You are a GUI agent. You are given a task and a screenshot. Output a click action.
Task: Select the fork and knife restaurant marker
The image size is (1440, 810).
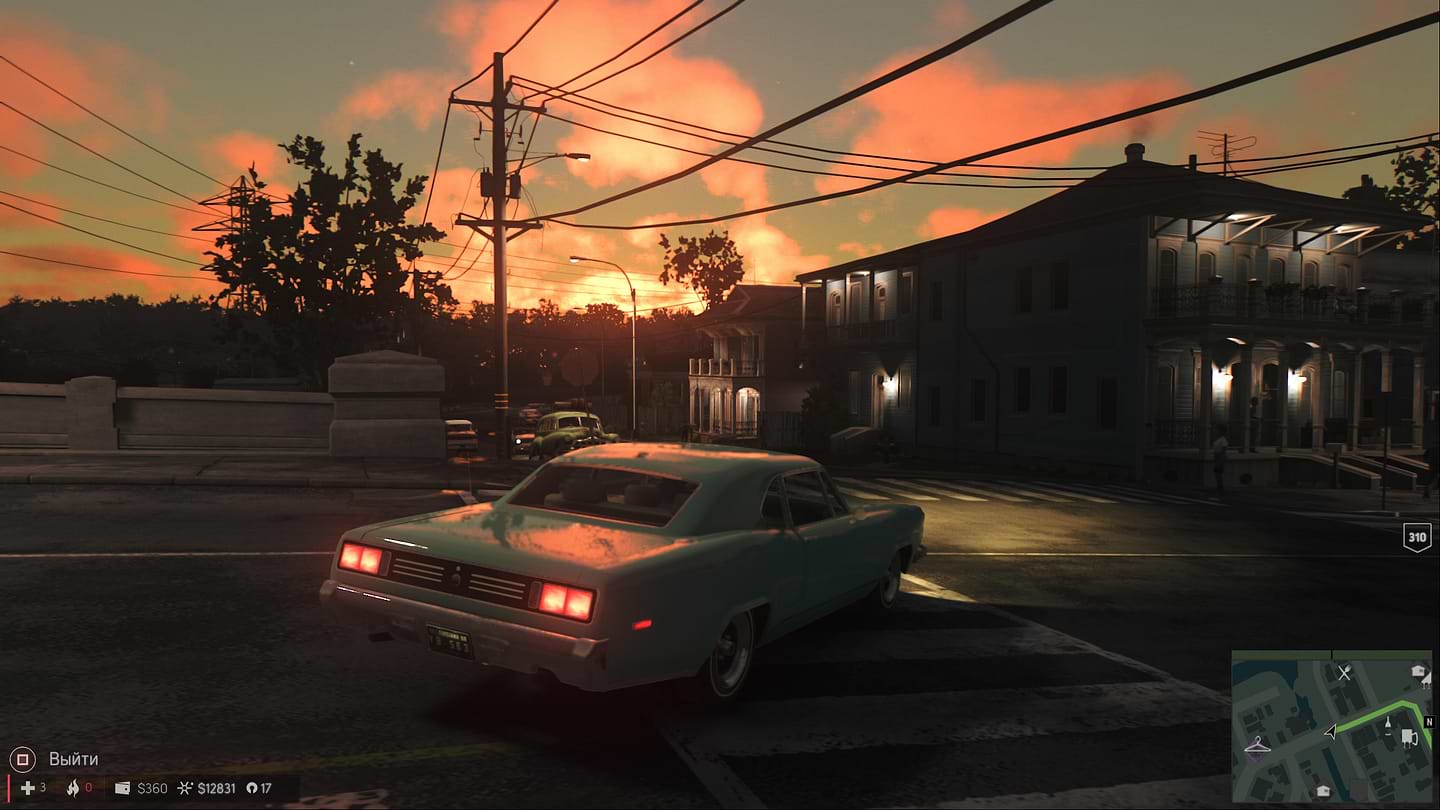[1344, 673]
